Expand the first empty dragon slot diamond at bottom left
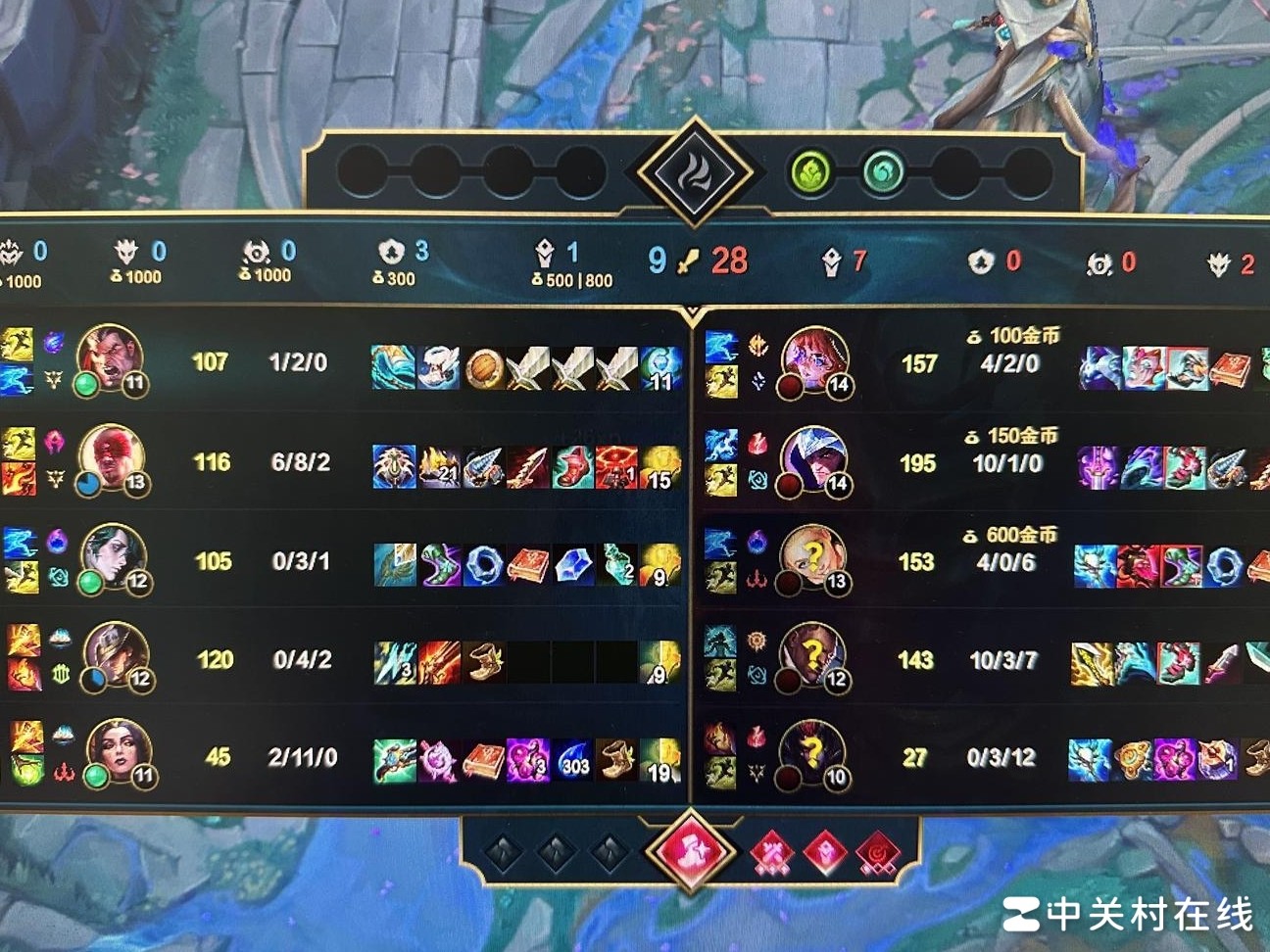1270x952 pixels. (x=506, y=851)
